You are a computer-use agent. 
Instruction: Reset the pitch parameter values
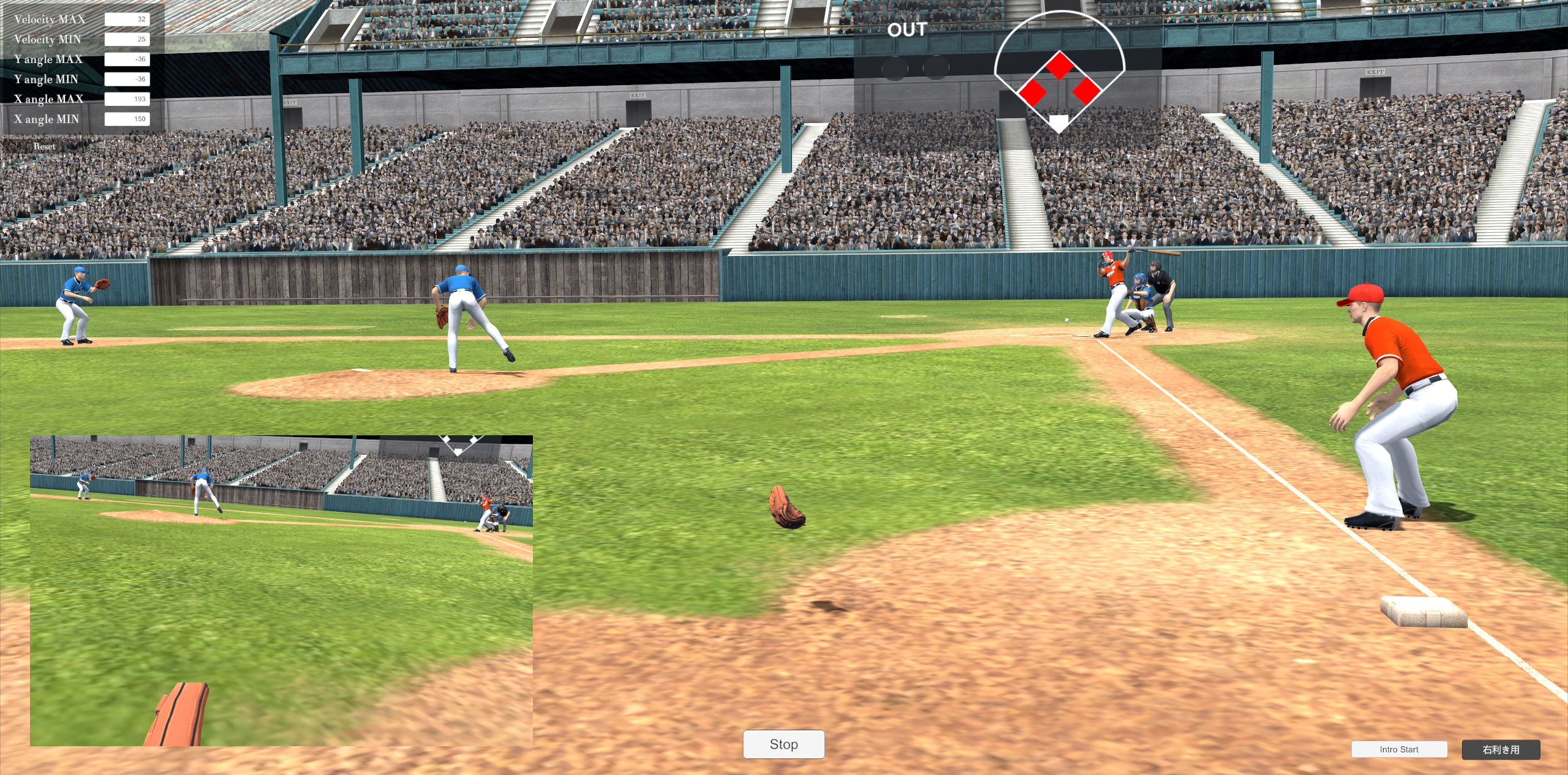[x=44, y=146]
